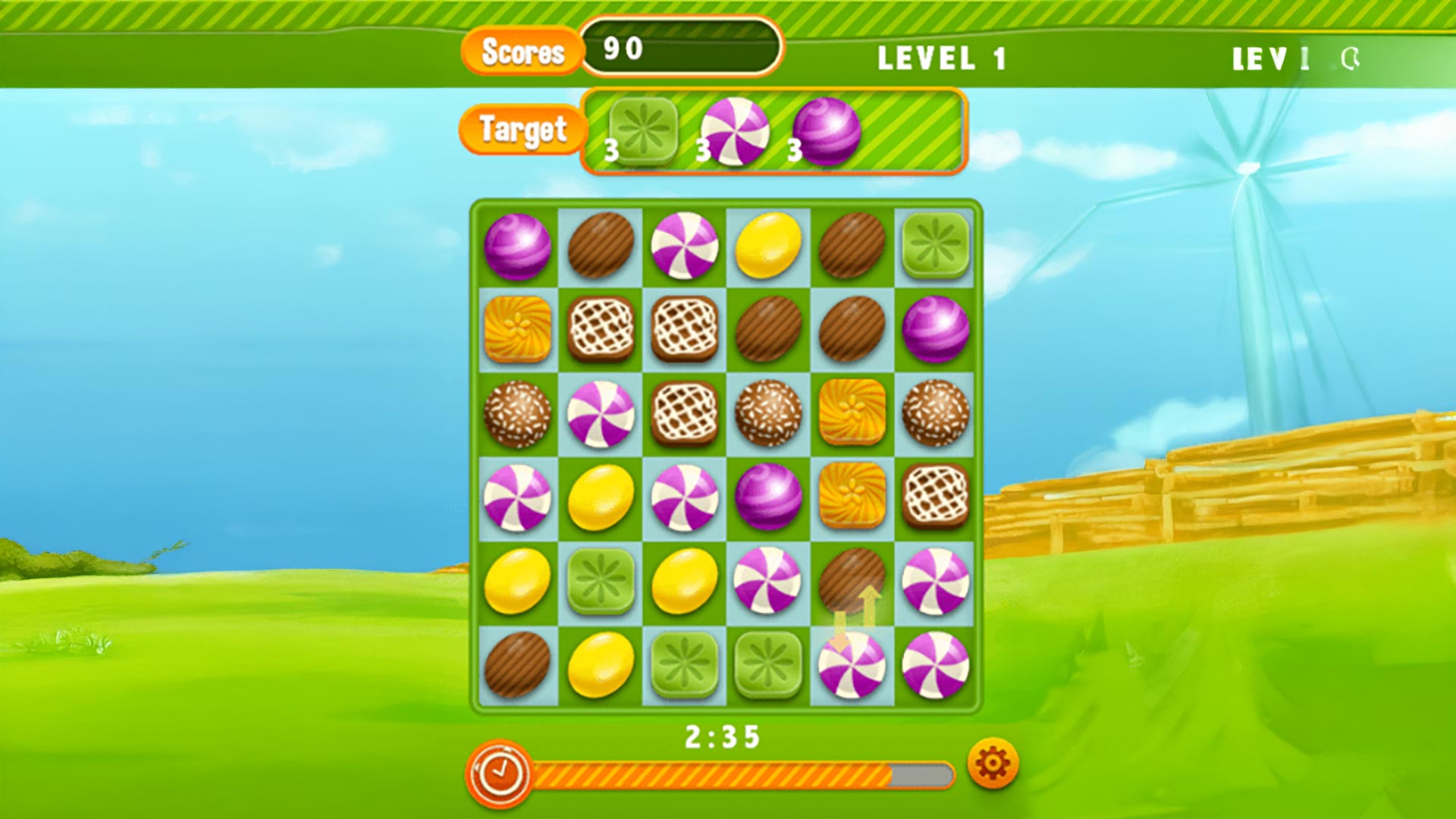This screenshot has height=819, width=1456.
Task: Pick the chocolate candy between two swirl candies
Action: tap(851, 582)
